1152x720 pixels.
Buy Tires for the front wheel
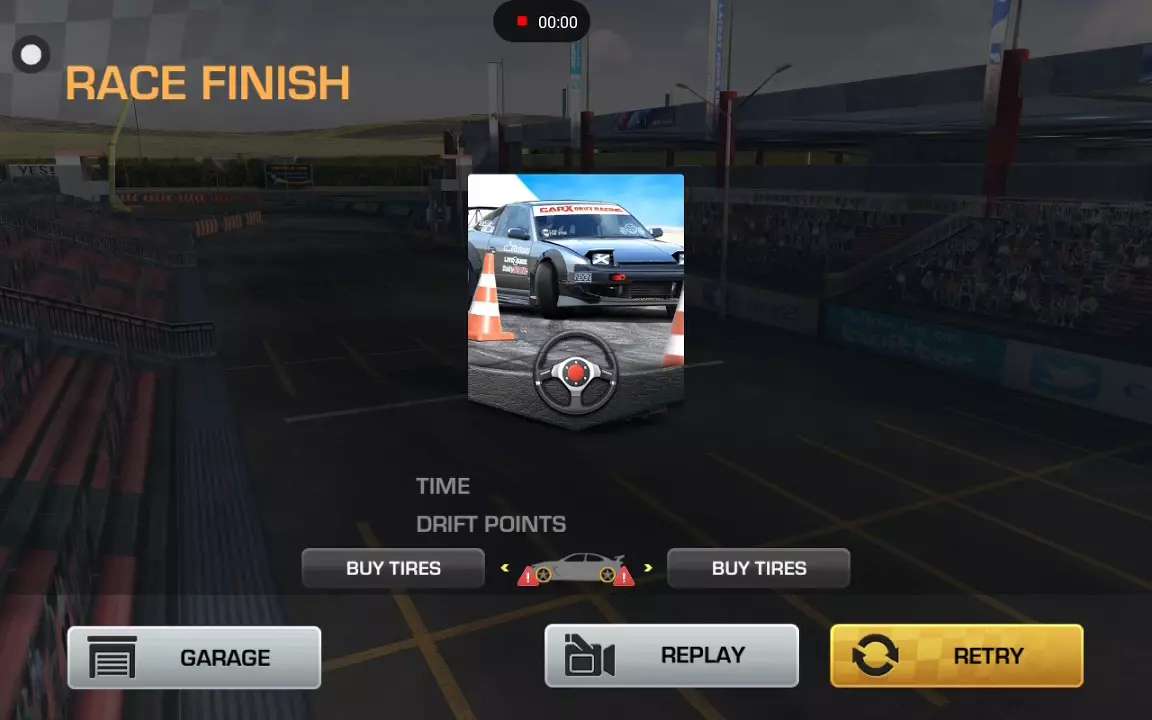pyautogui.click(x=393, y=568)
